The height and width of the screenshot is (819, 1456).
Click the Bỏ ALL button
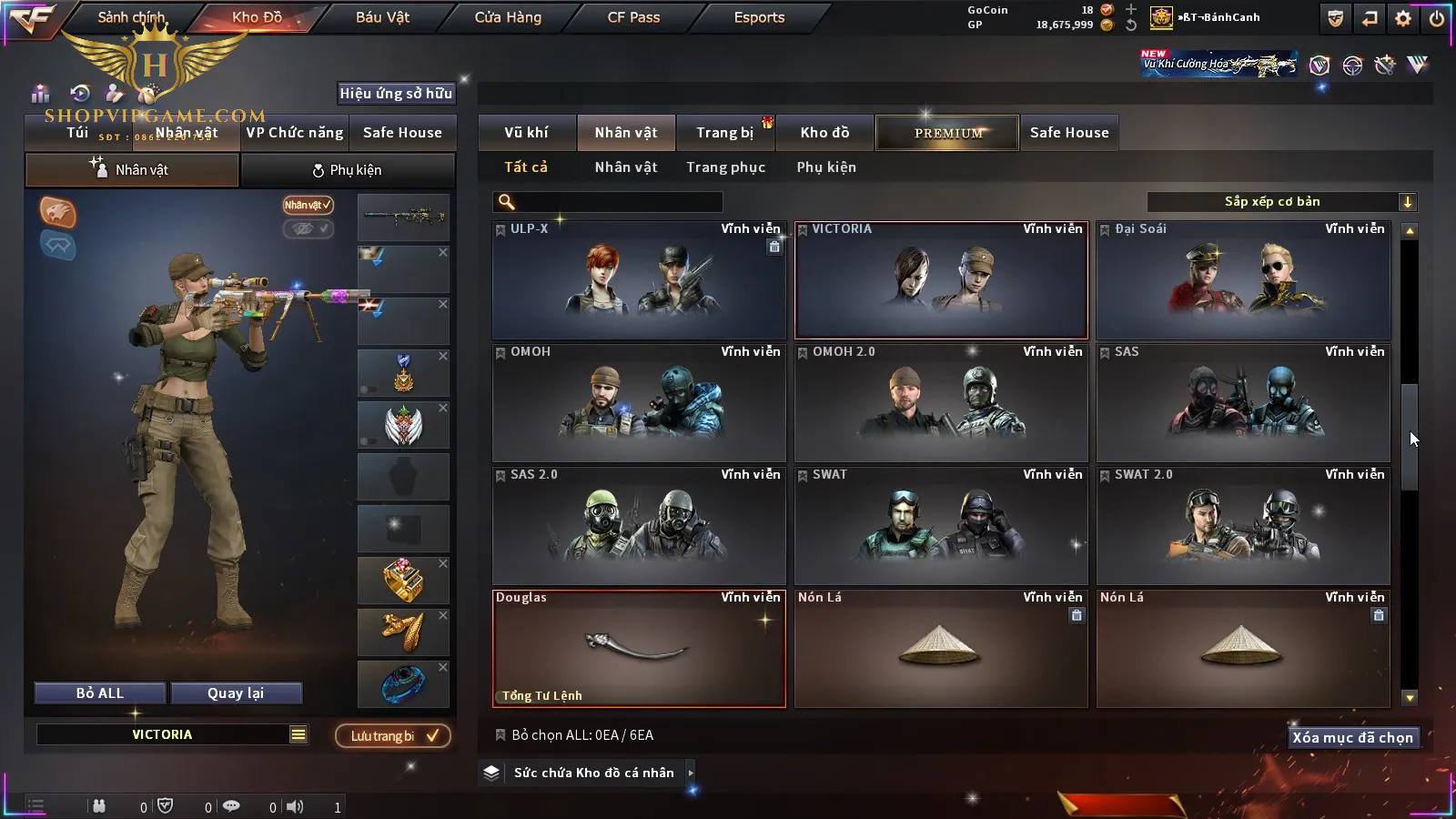[100, 693]
